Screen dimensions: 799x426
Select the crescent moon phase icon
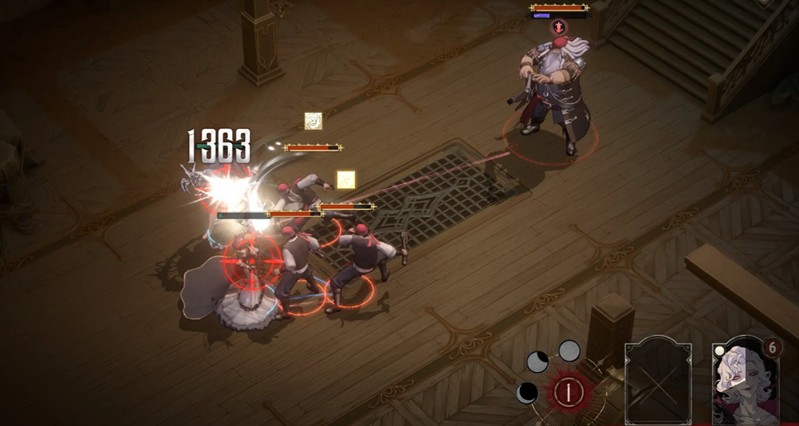[527, 392]
